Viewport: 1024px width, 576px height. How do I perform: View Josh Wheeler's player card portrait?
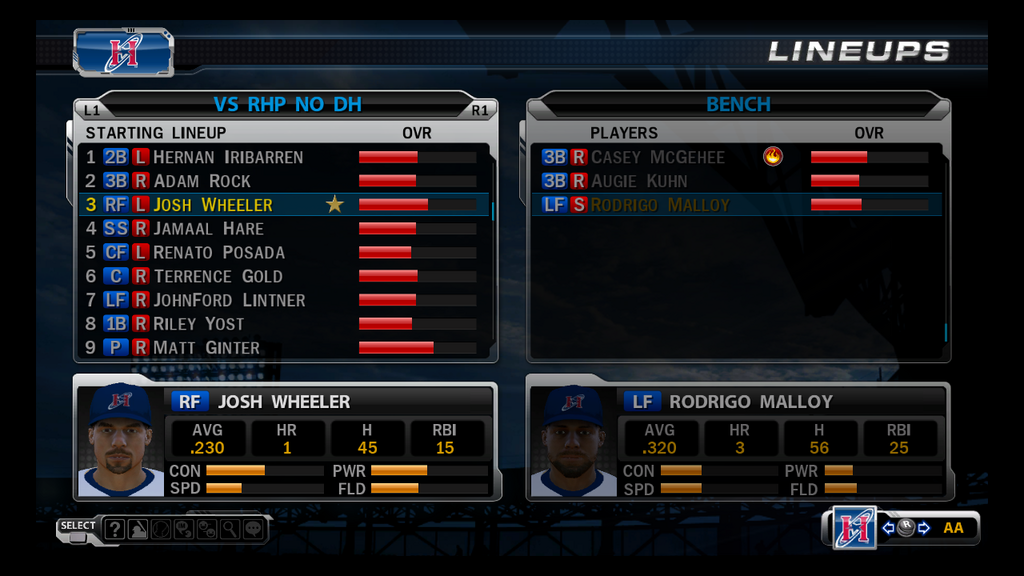click(120, 441)
